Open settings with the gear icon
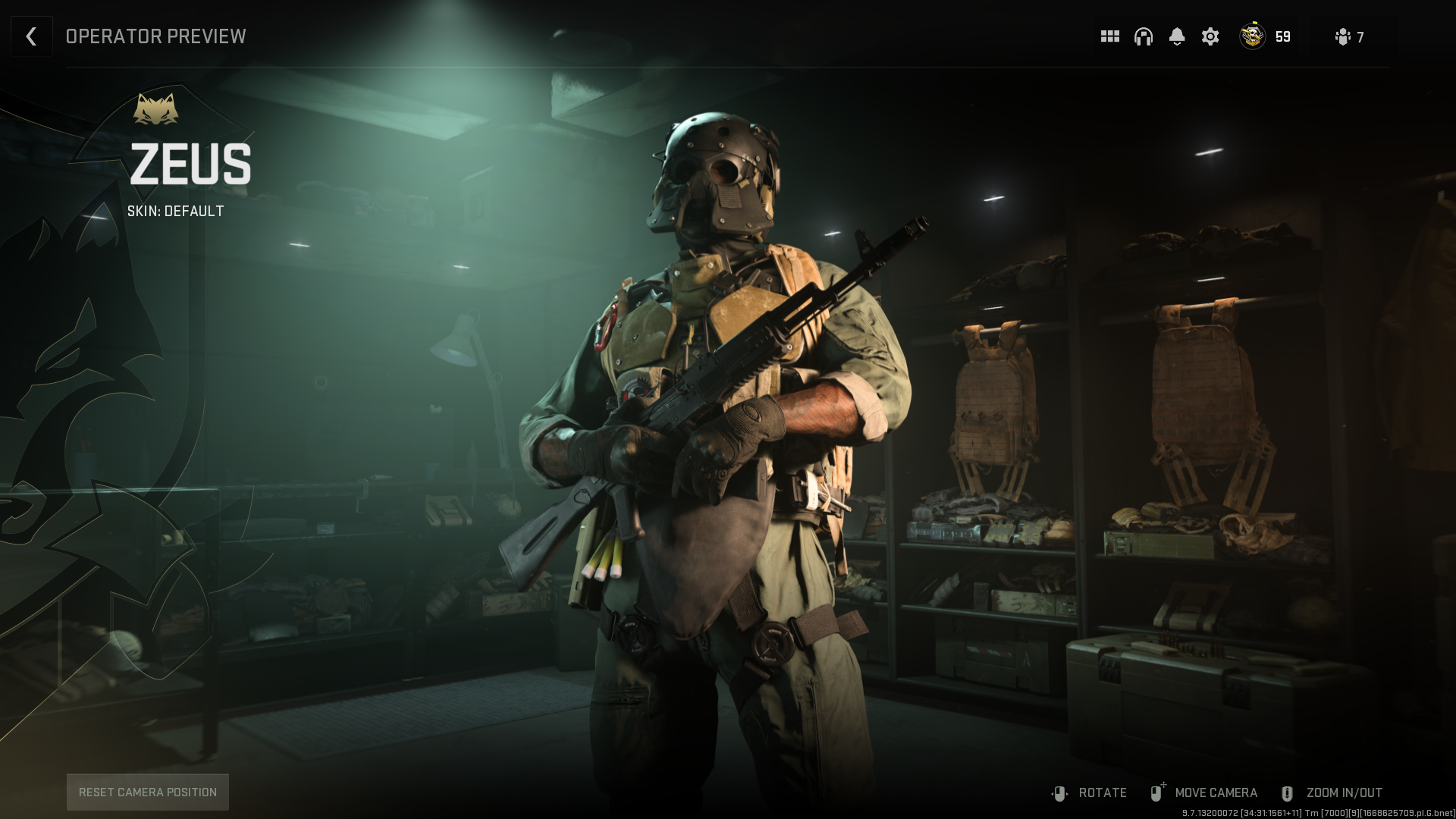 (x=1210, y=36)
